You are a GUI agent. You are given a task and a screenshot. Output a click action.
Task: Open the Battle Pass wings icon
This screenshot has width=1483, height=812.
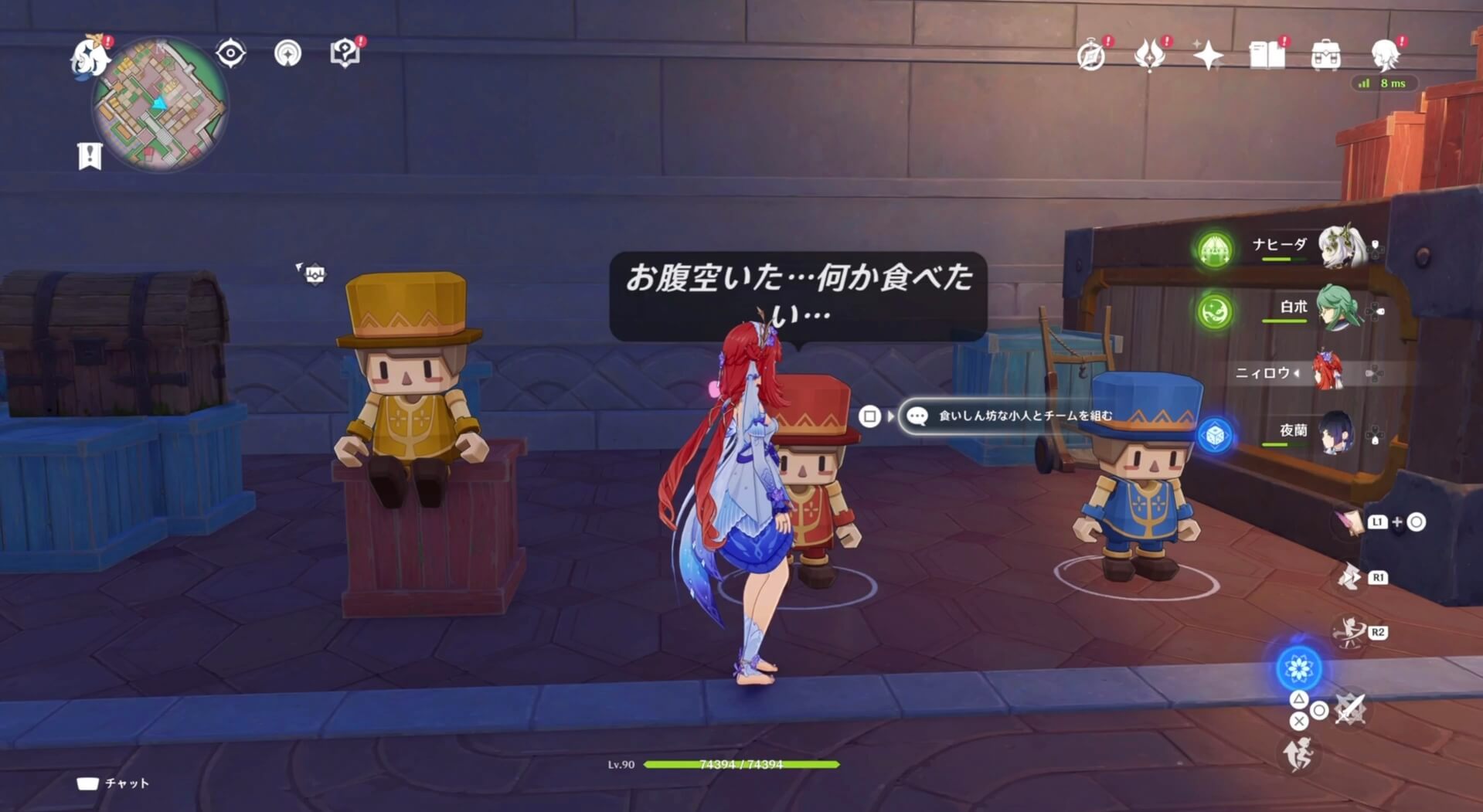[x=1151, y=56]
